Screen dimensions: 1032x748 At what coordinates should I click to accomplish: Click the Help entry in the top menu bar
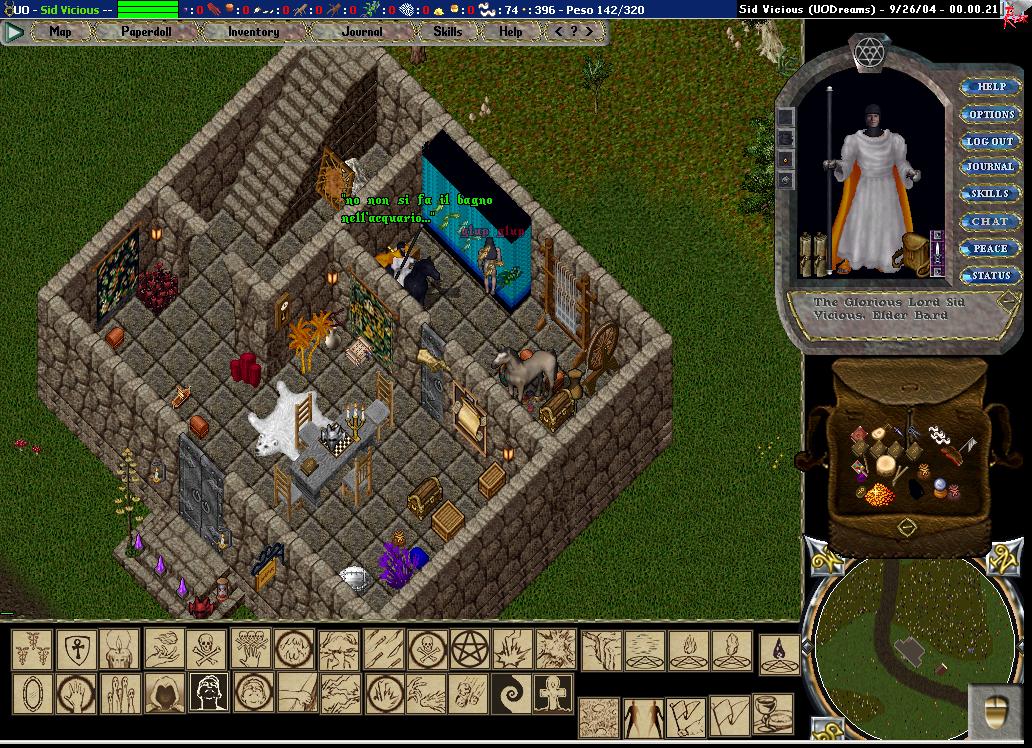coord(510,31)
